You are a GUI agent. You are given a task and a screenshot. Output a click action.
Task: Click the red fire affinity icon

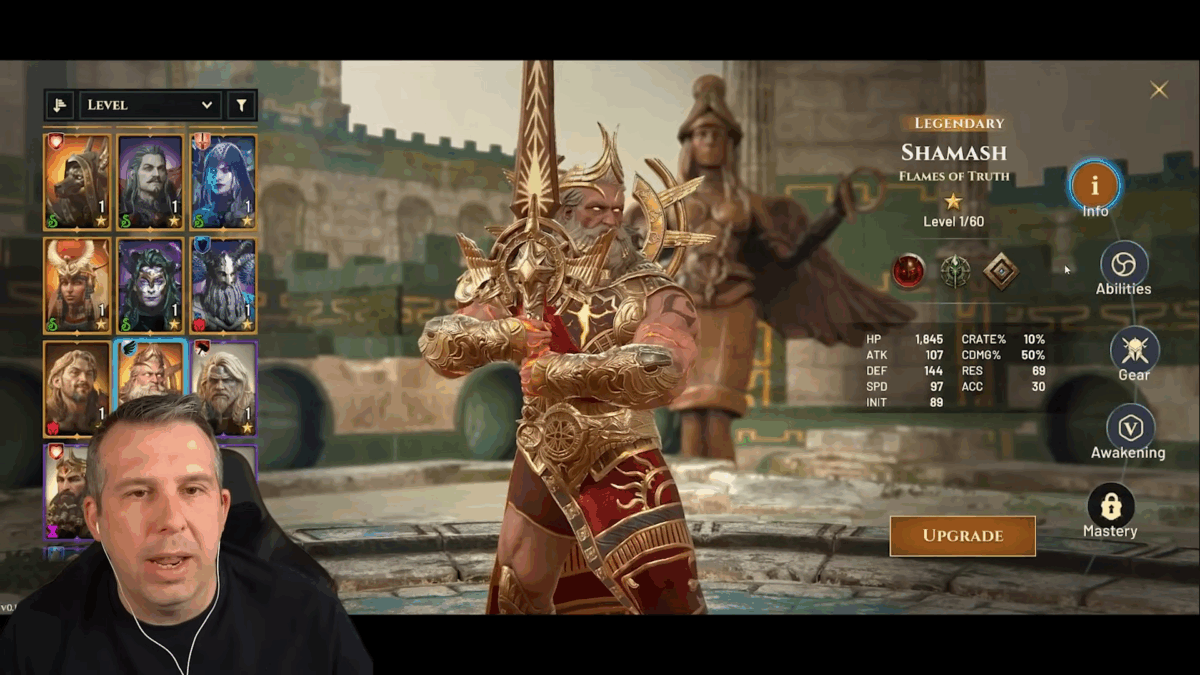coord(908,271)
